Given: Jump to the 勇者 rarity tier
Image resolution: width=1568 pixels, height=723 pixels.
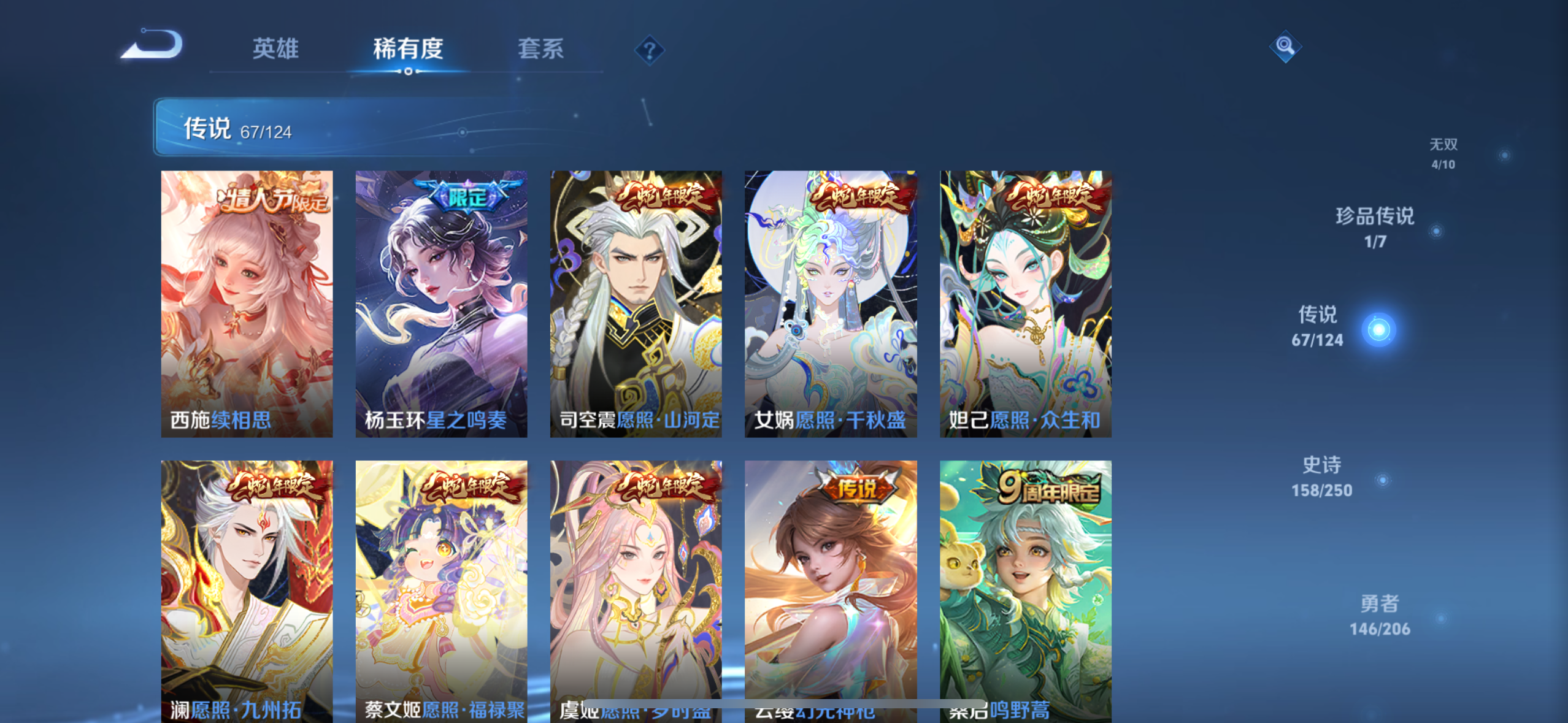Looking at the screenshot, I should pos(1380,614).
